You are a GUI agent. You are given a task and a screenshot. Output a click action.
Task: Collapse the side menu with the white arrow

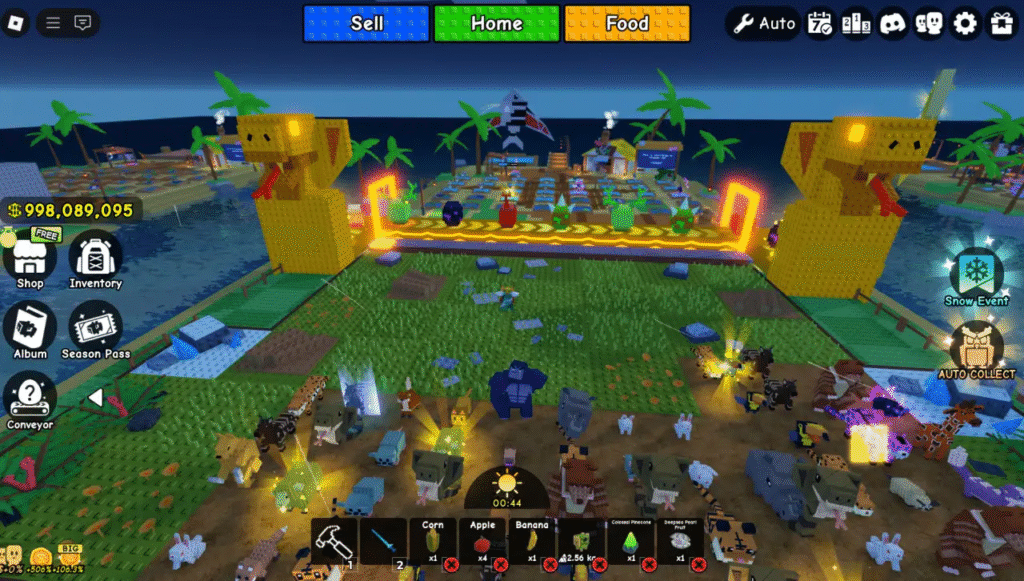click(95, 398)
